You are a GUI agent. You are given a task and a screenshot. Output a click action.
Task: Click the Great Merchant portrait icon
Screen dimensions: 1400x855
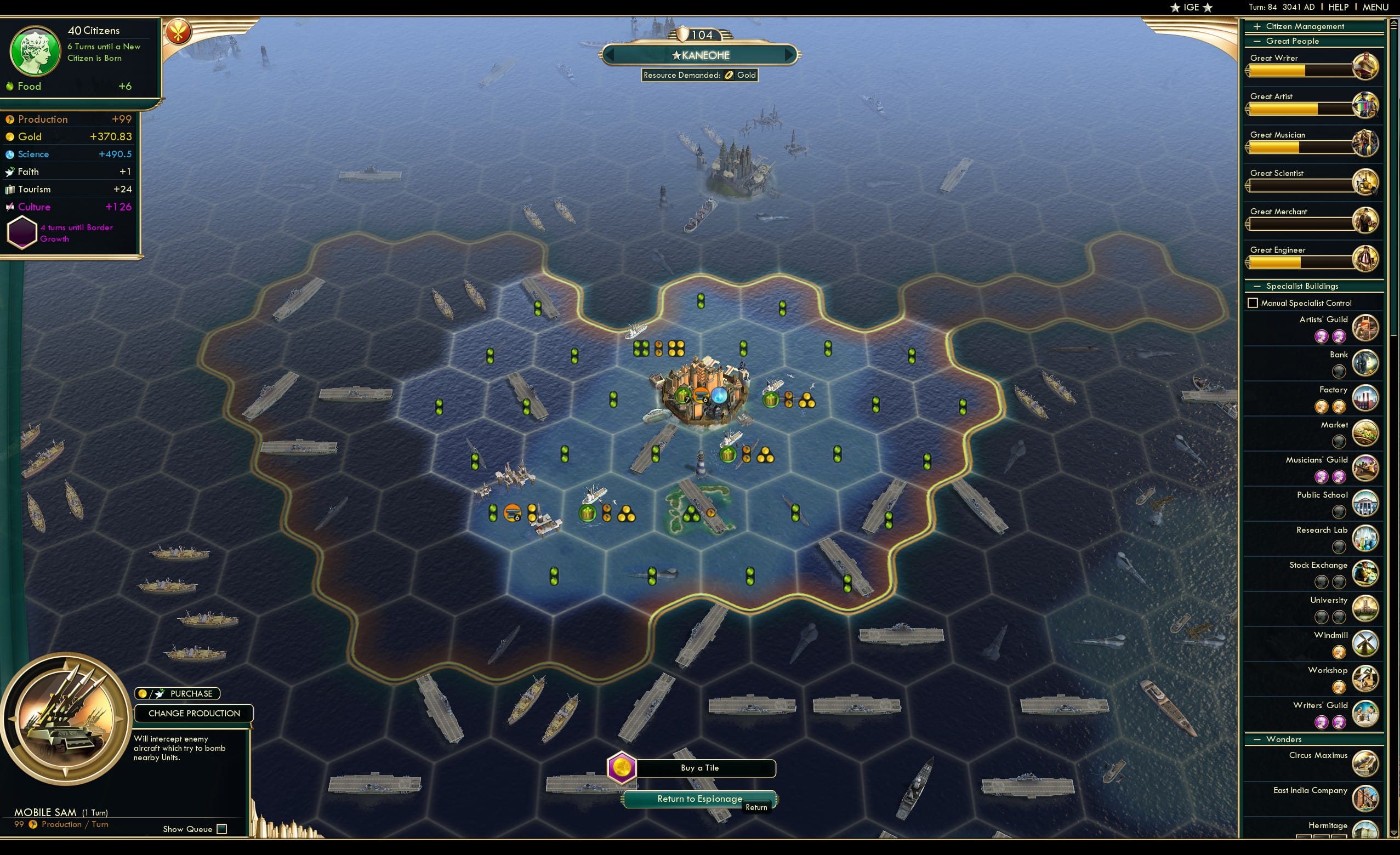(1367, 221)
